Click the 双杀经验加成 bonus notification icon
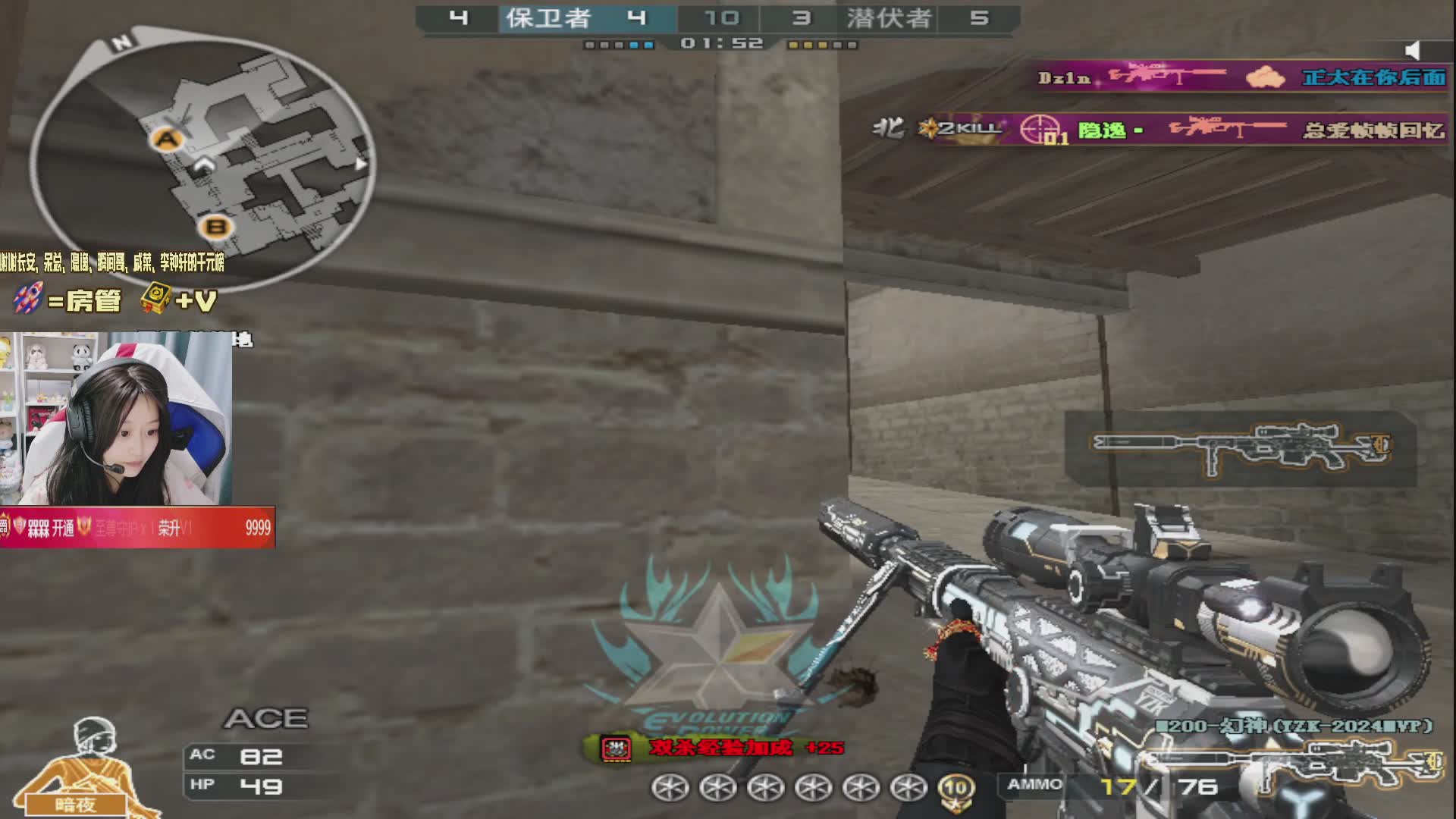 (x=616, y=748)
